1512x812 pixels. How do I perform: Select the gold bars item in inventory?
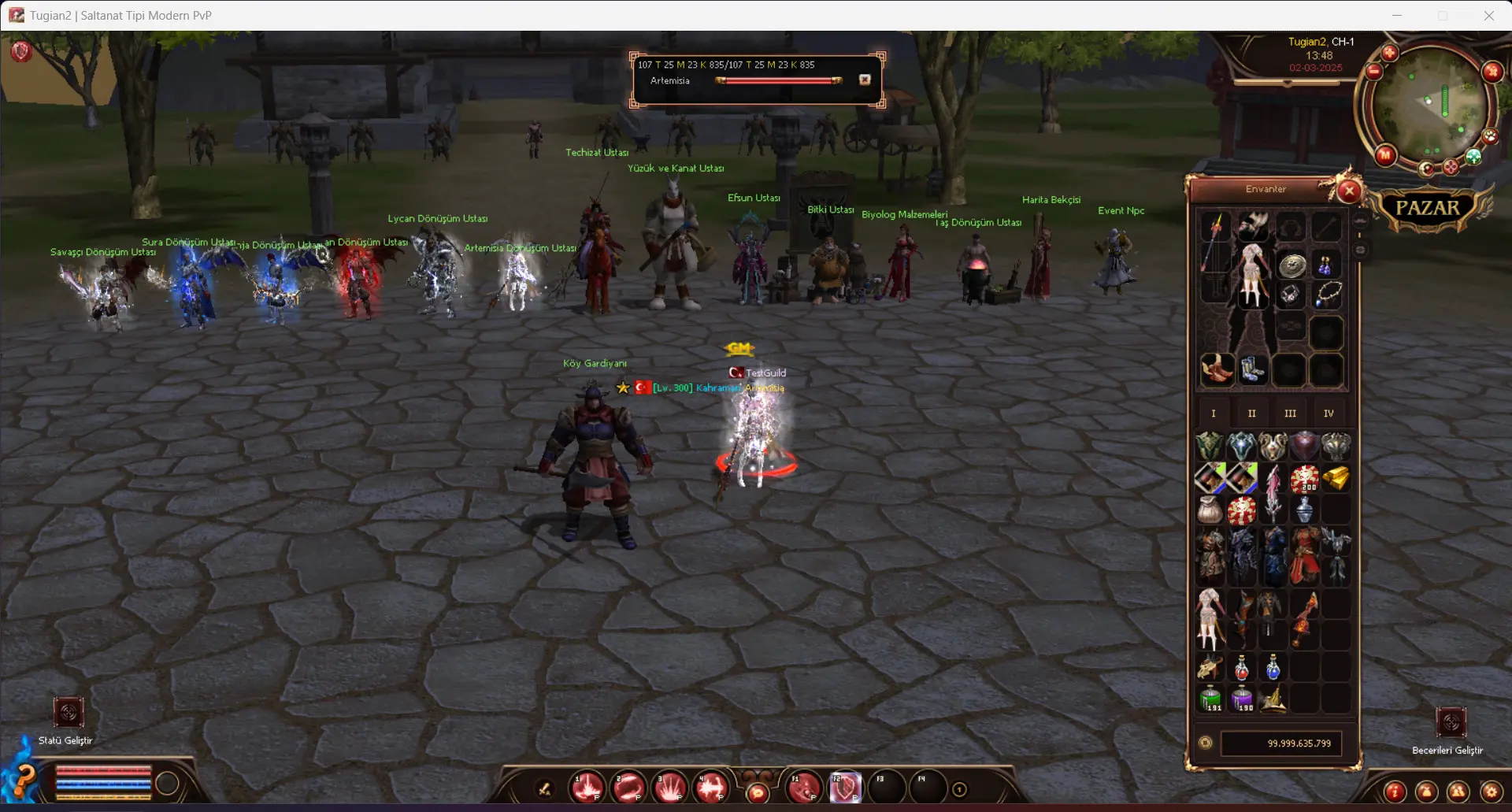pyautogui.click(x=1336, y=478)
